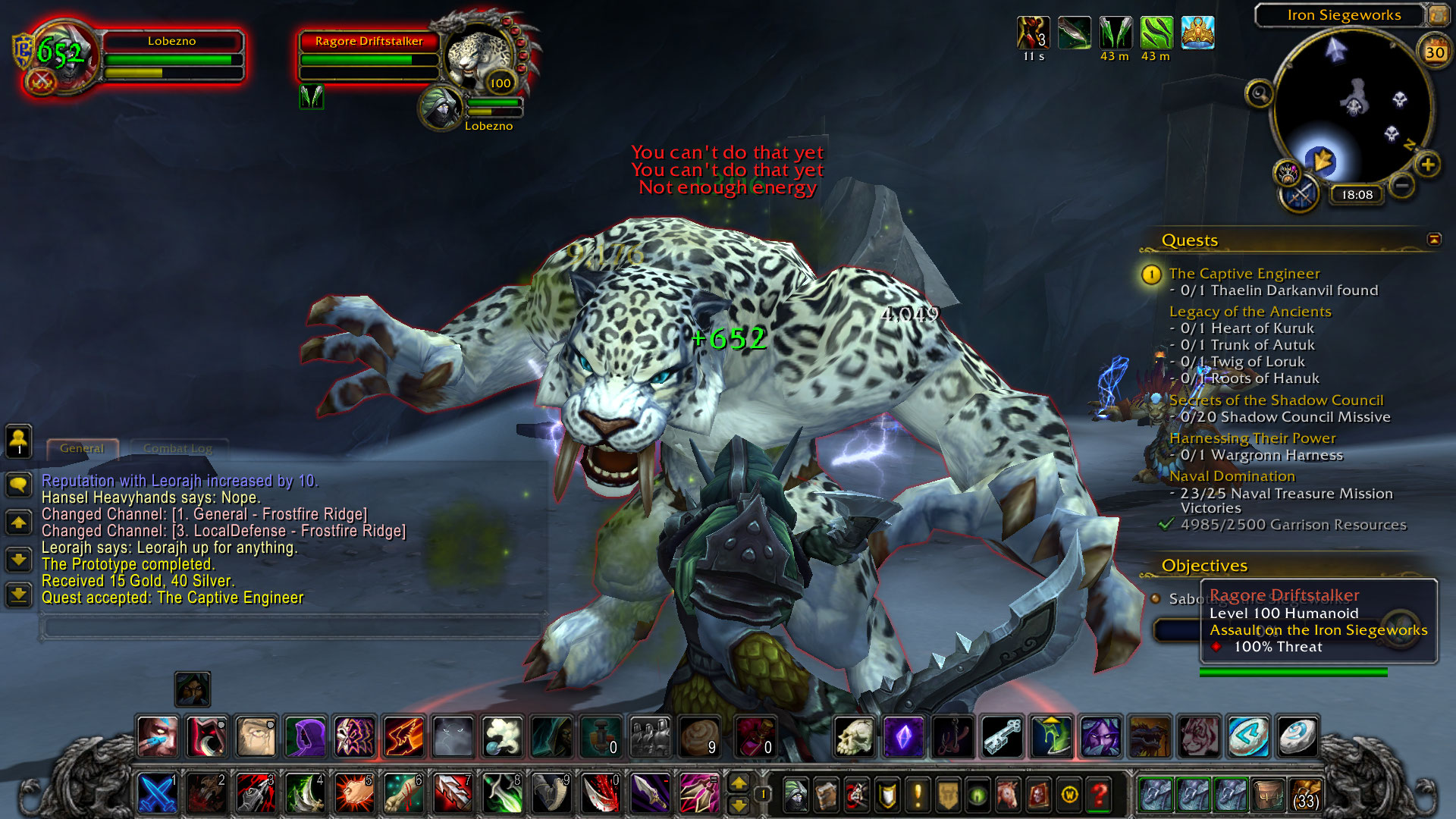This screenshot has height=819, width=1456.
Task: Open the red question mark help button
Action: coord(1099,795)
